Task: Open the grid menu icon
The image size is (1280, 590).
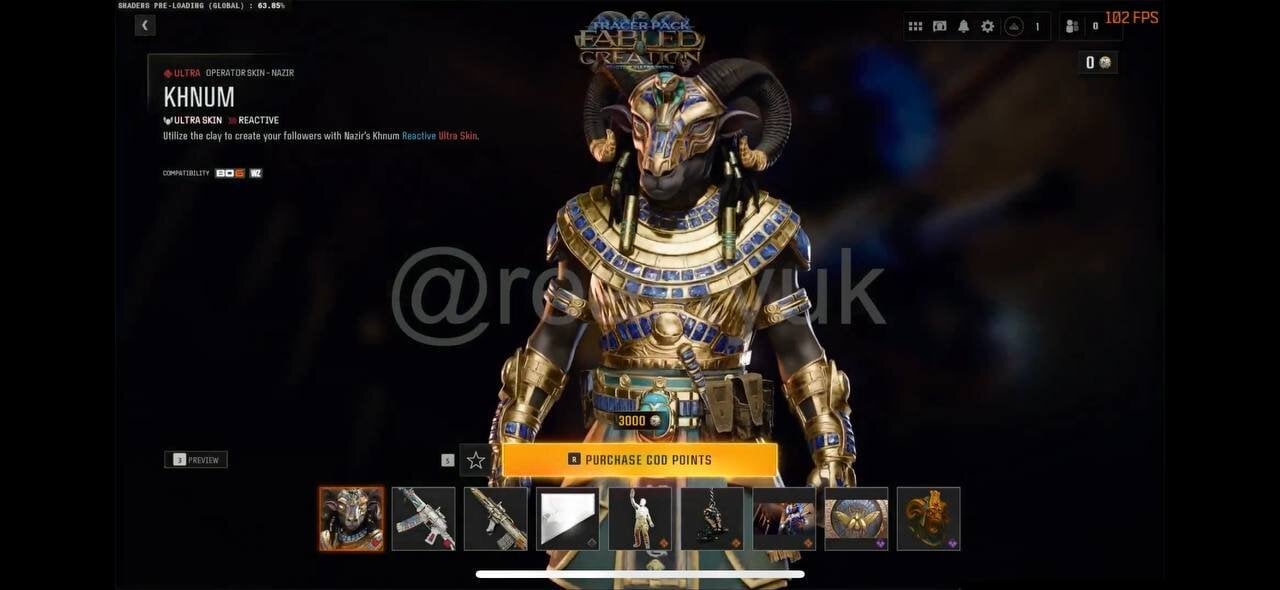Action: pos(915,27)
